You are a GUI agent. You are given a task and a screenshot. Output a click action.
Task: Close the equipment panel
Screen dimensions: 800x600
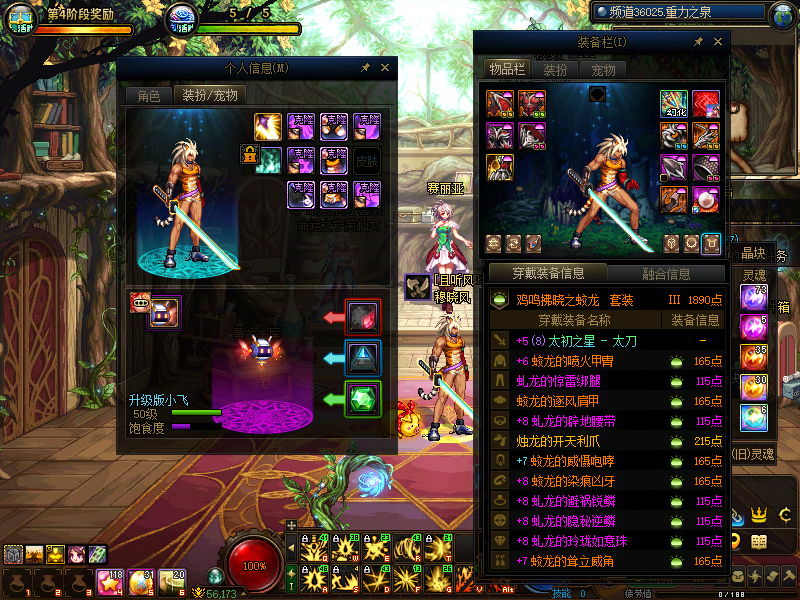click(717, 42)
